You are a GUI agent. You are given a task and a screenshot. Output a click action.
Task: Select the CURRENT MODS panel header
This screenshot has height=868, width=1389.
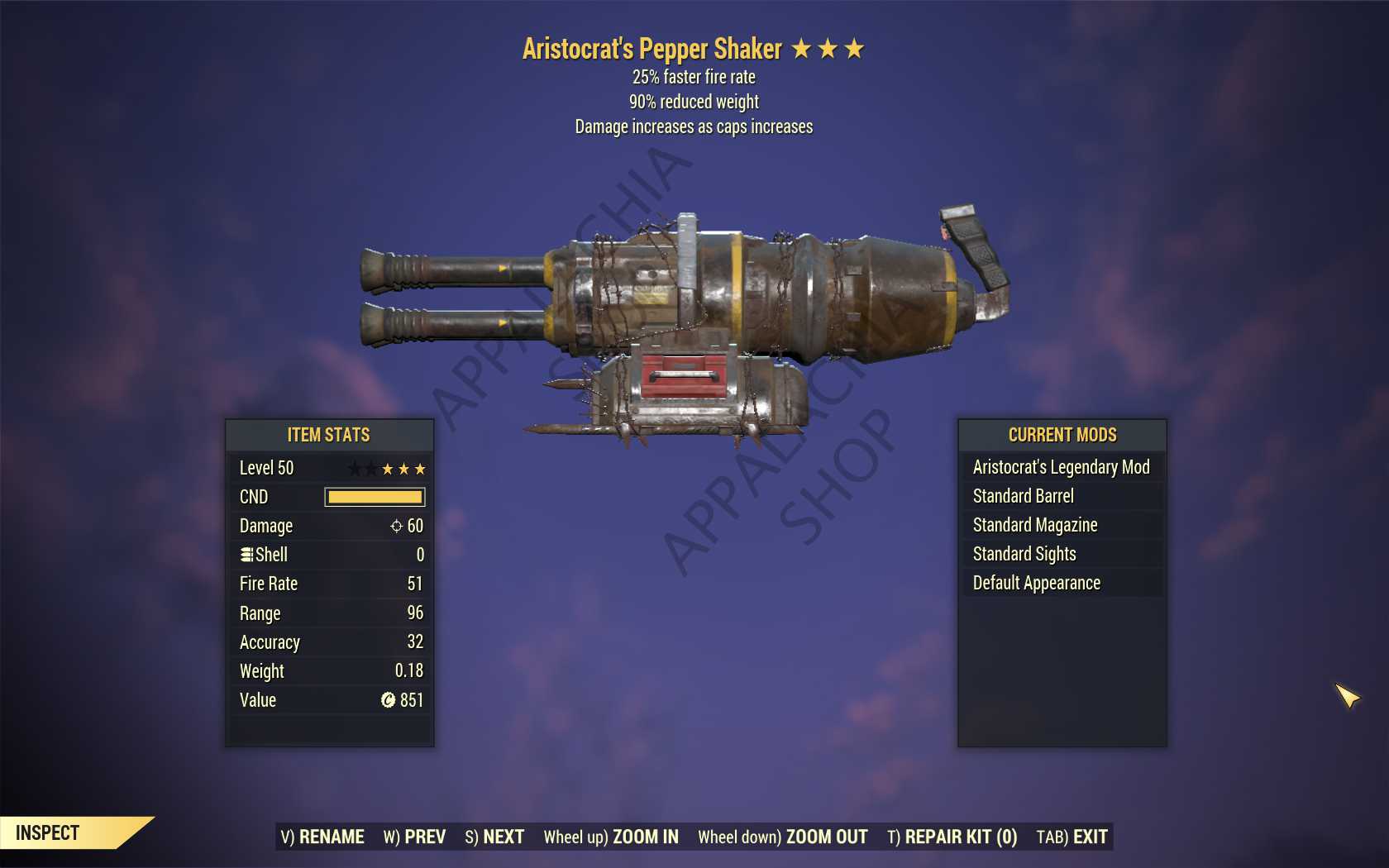[1062, 435]
